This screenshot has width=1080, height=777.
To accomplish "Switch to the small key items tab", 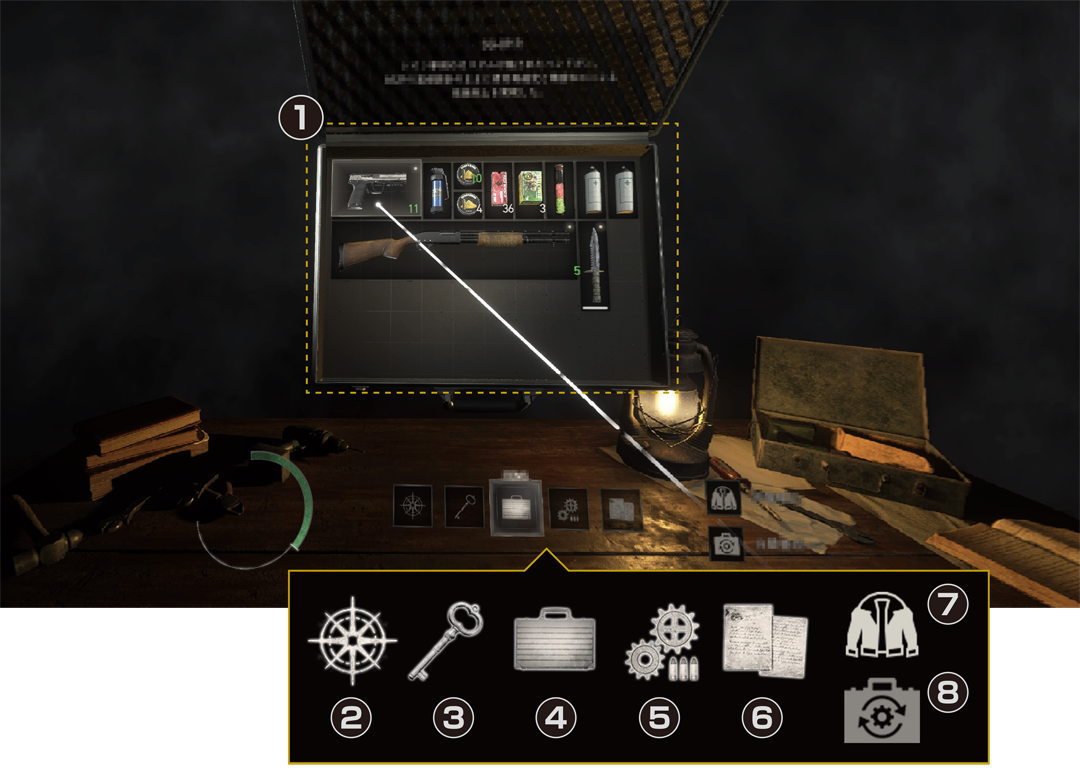I will (463, 505).
